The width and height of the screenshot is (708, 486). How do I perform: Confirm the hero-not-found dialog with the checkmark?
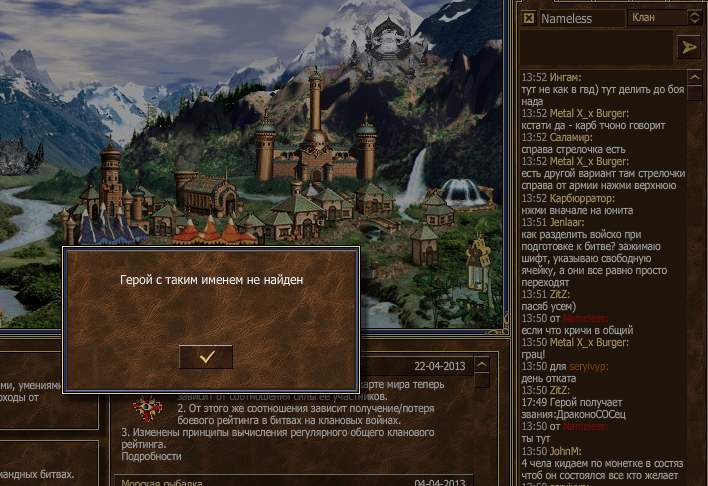[x=206, y=356]
